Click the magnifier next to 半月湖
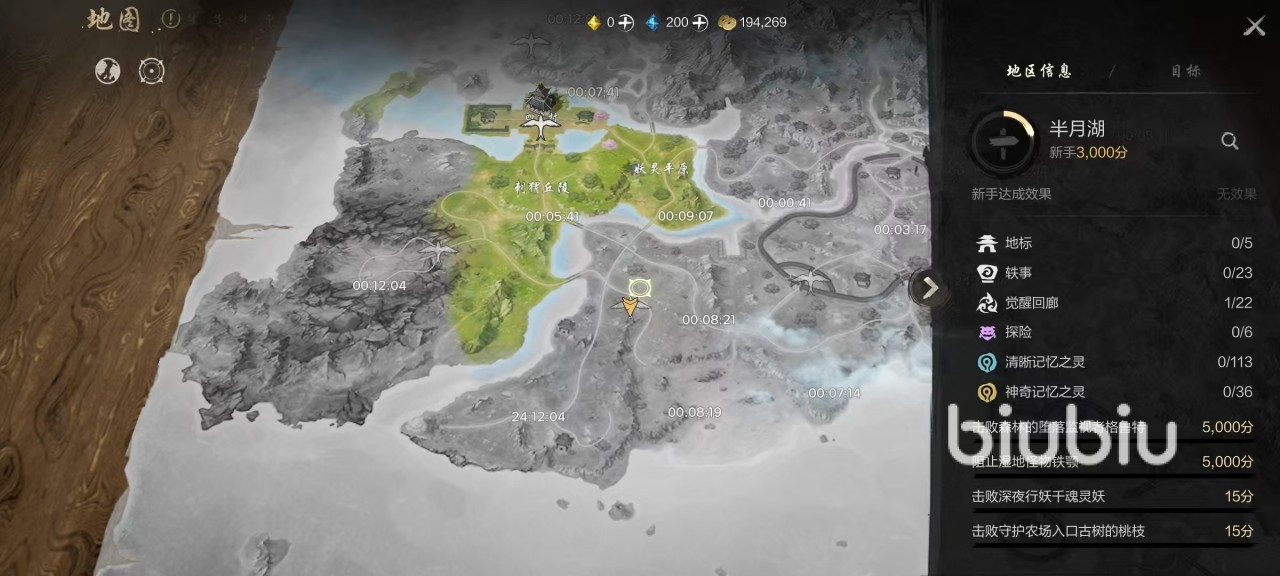 pyautogui.click(x=1230, y=141)
